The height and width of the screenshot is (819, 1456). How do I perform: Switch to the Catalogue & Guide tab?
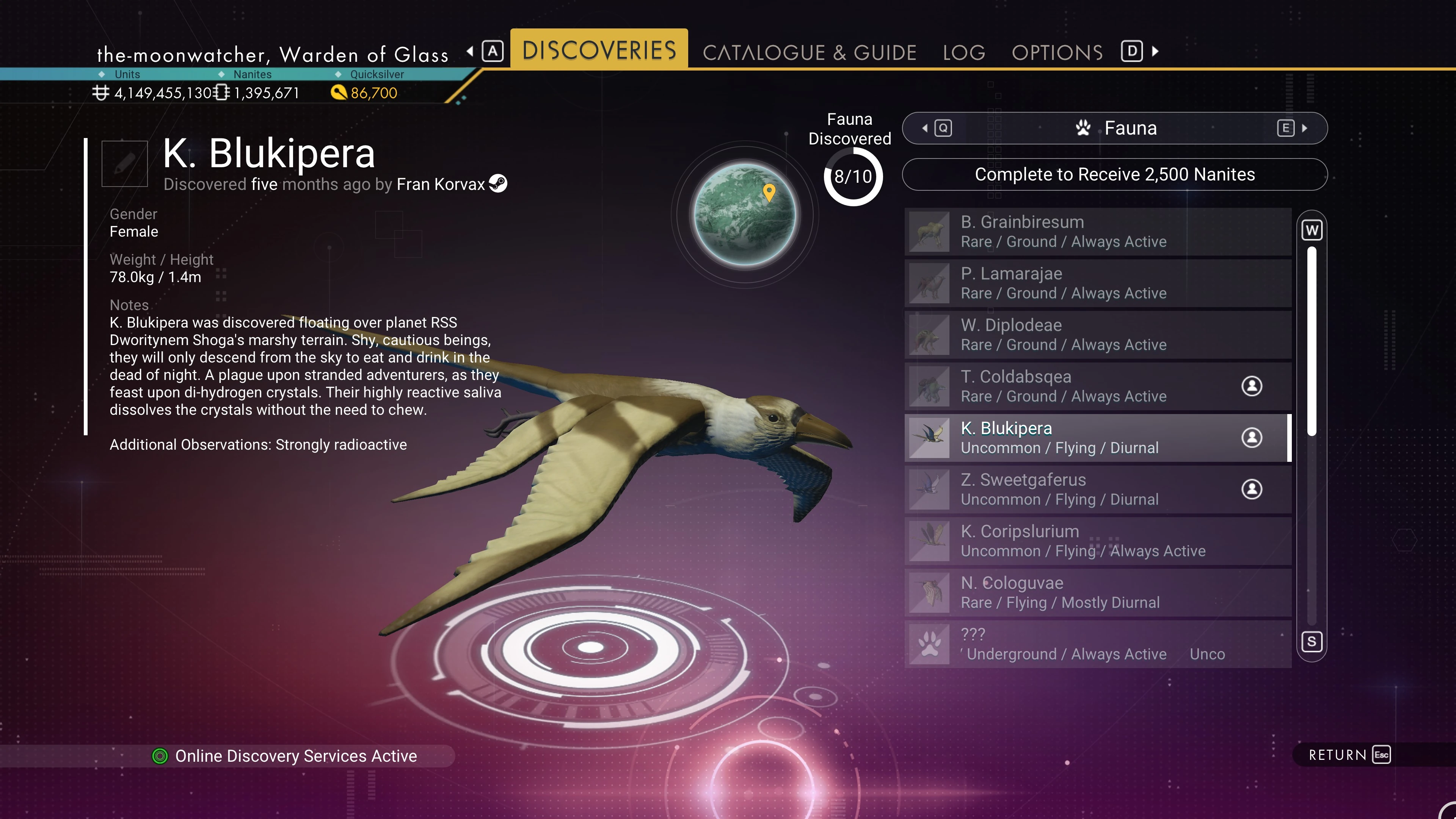809,53
